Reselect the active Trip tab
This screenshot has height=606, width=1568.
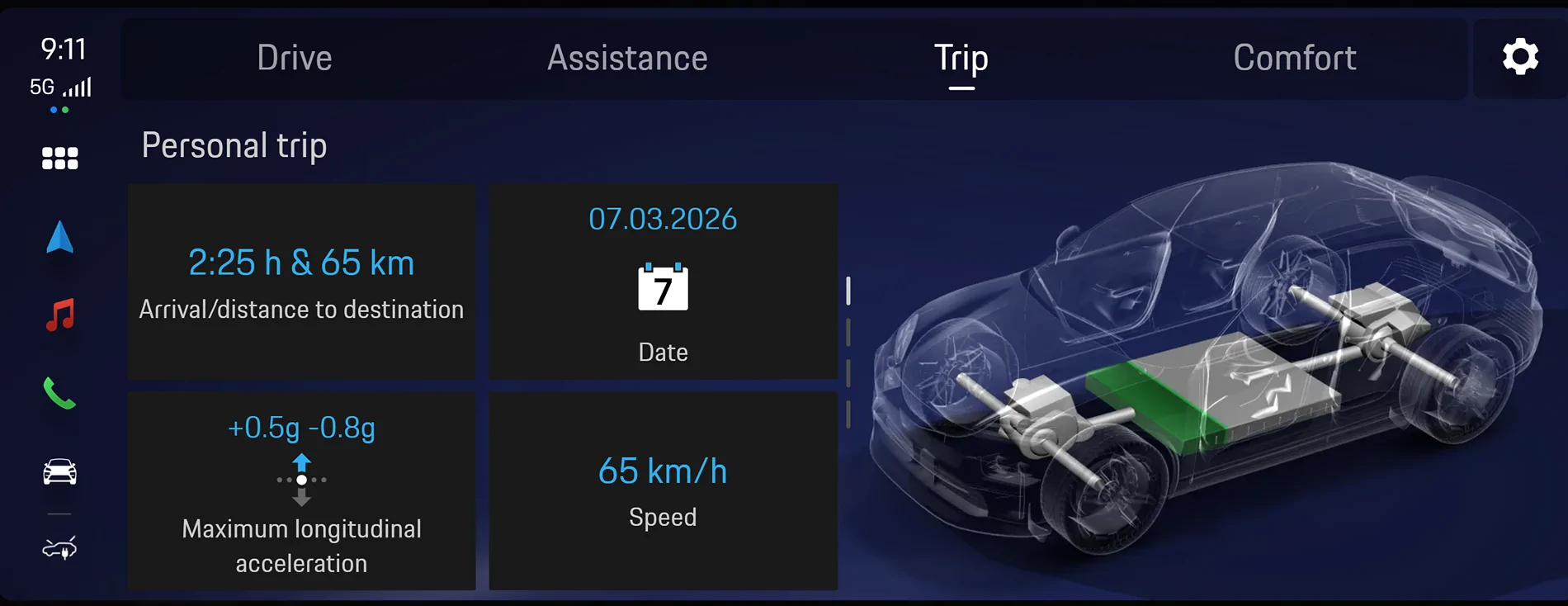pyautogui.click(x=961, y=58)
